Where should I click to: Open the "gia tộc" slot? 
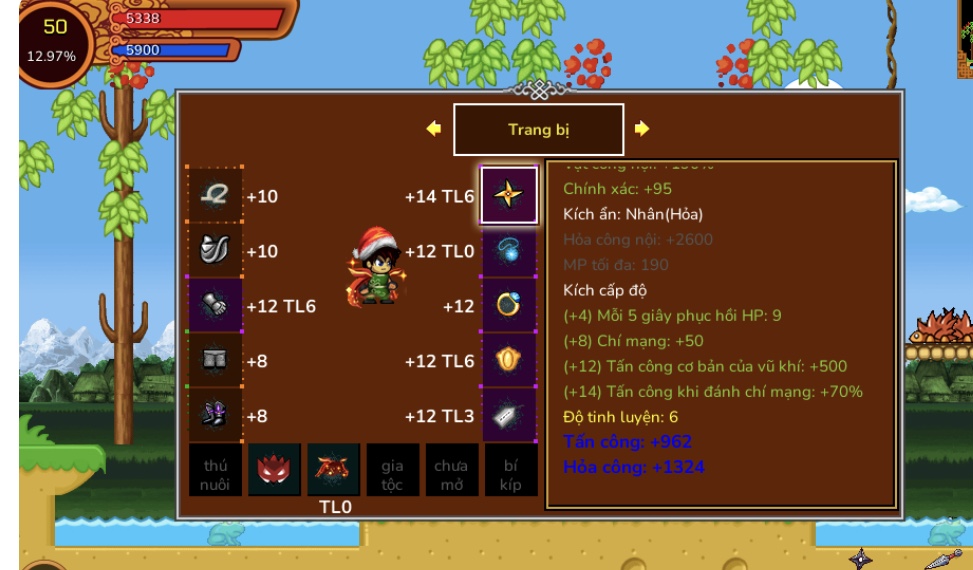pyautogui.click(x=392, y=471)
